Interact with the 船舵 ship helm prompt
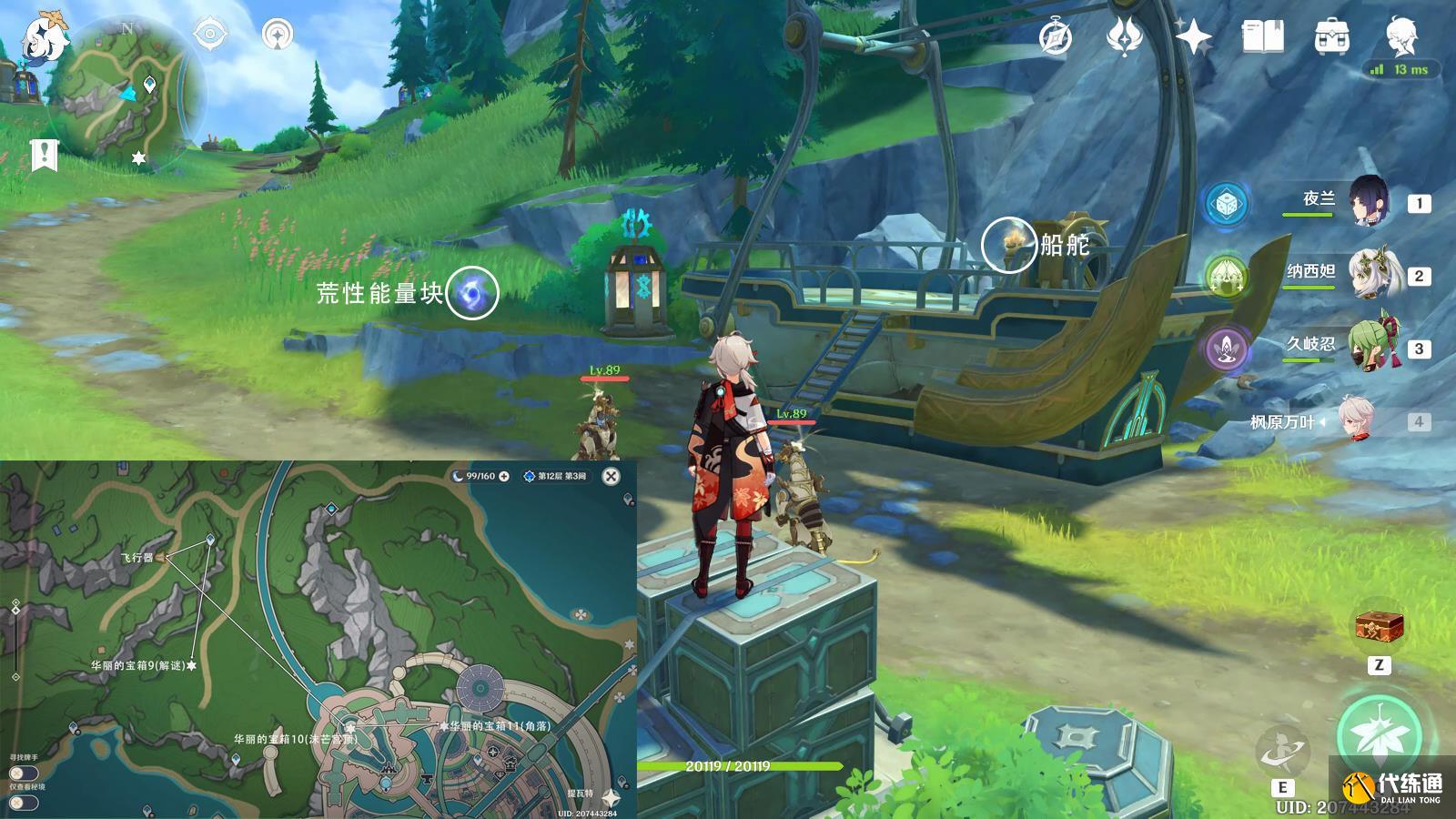Viewport: 1456px width, 819px height. [x=1009, y=244]
